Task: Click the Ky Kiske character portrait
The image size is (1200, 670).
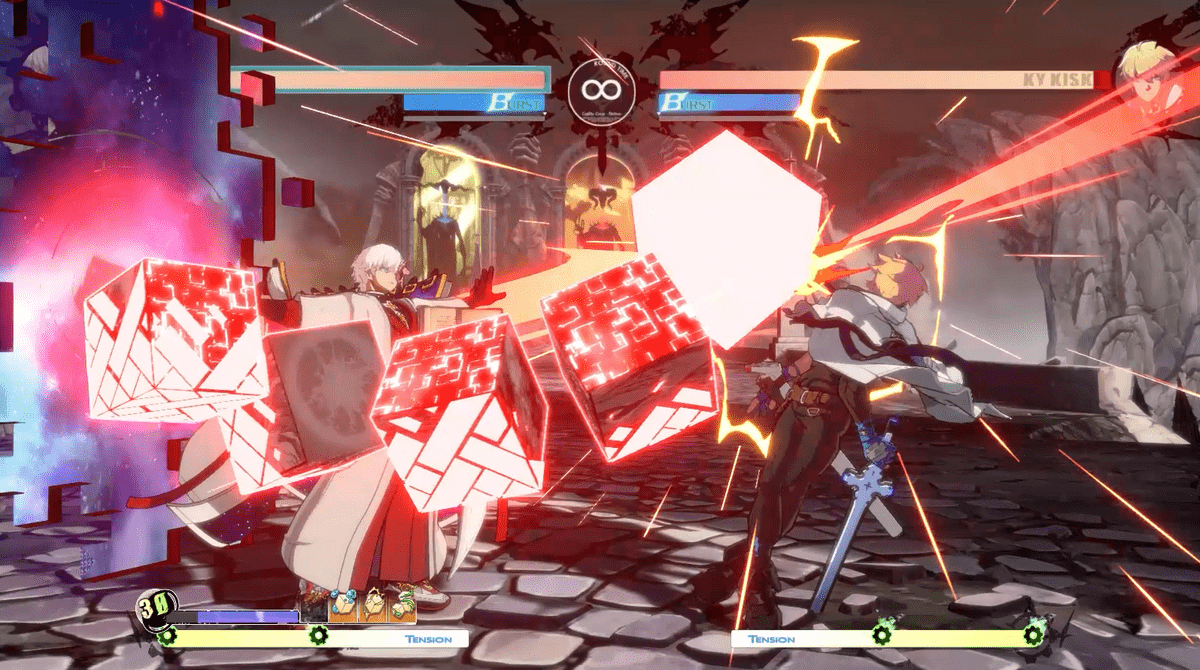Action: coord(1147,70)
